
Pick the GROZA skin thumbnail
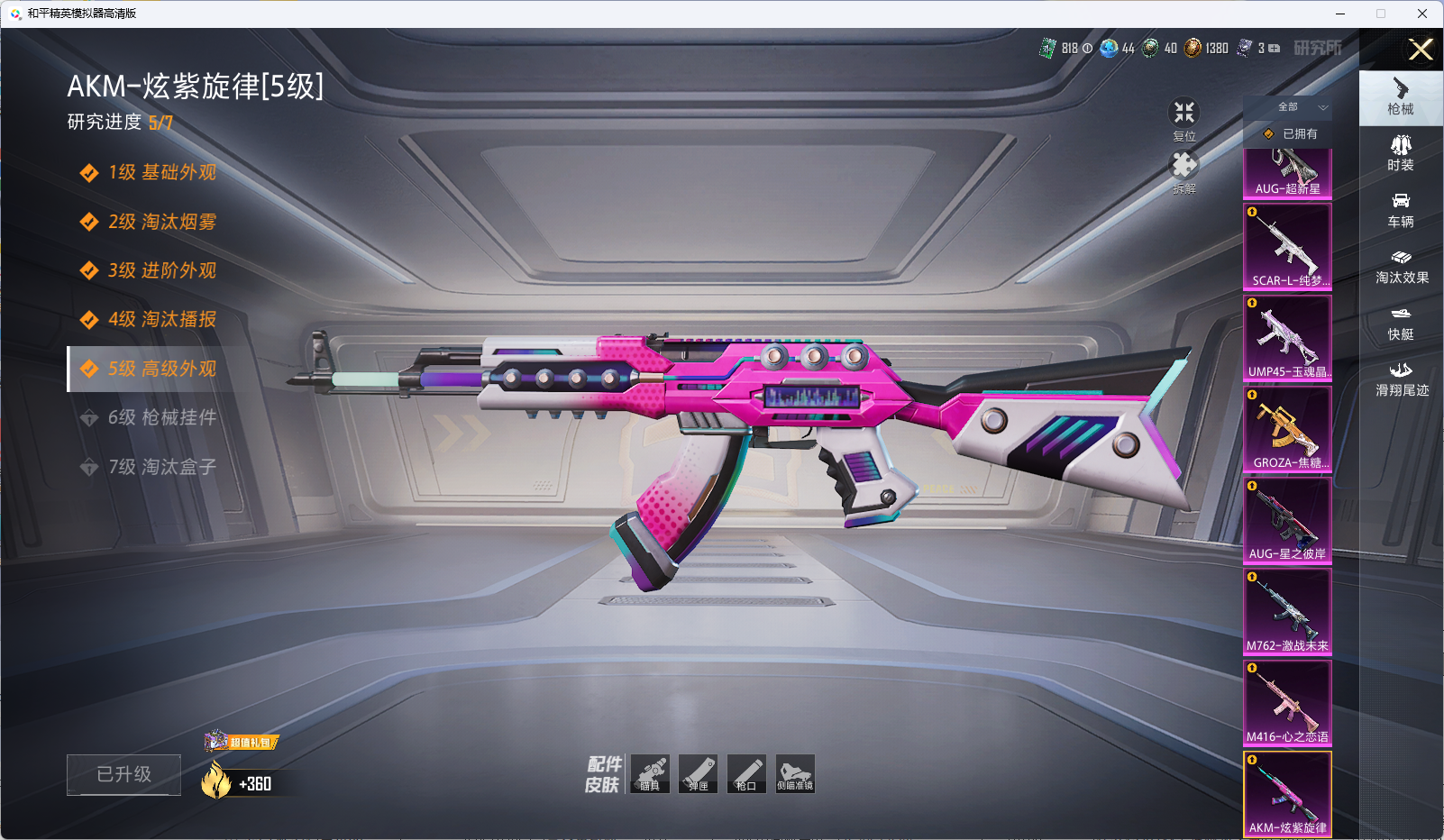(1287, 428)
